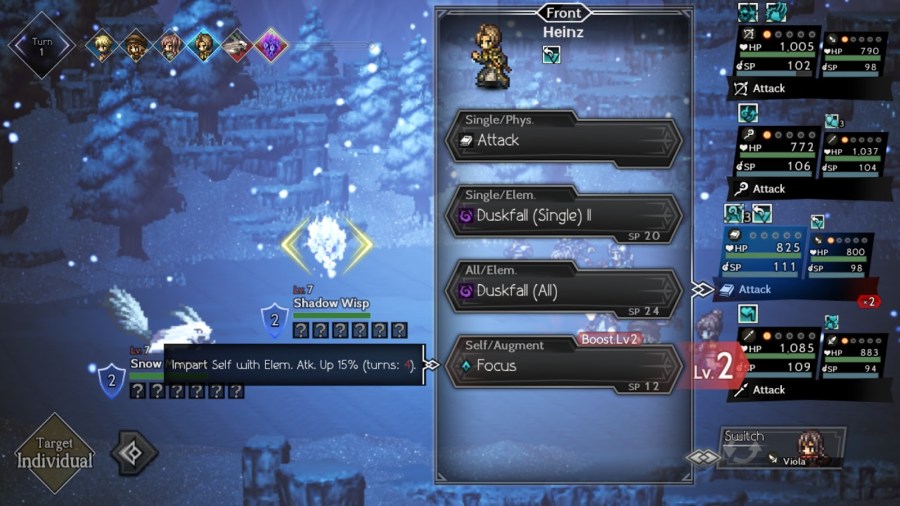Select the party member with 1,085 HP
This screenshot has width=900, height=506.
[777, 358]
